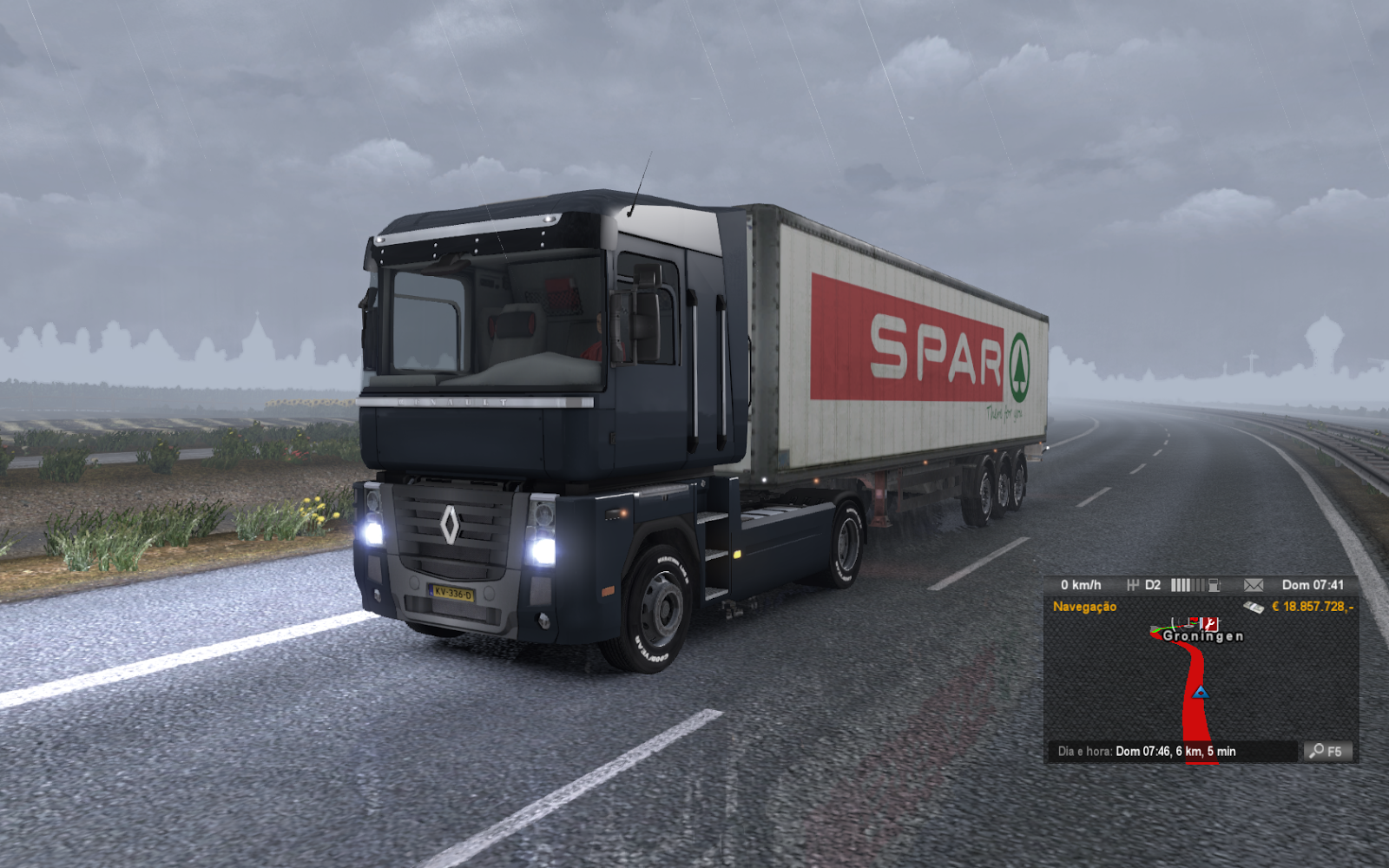Click the gray garage marker on the minimap

coord(1154,627)
